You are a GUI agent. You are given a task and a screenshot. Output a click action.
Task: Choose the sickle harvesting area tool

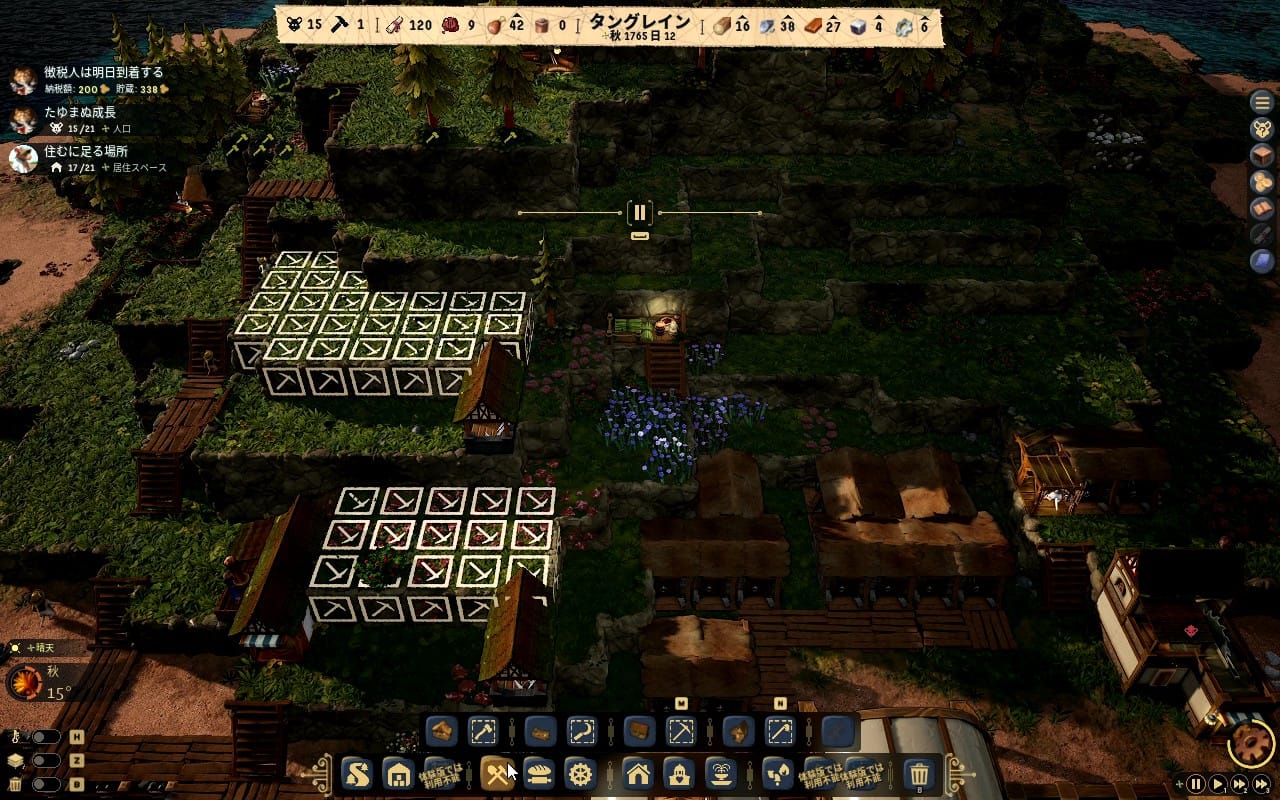(582, 732)
